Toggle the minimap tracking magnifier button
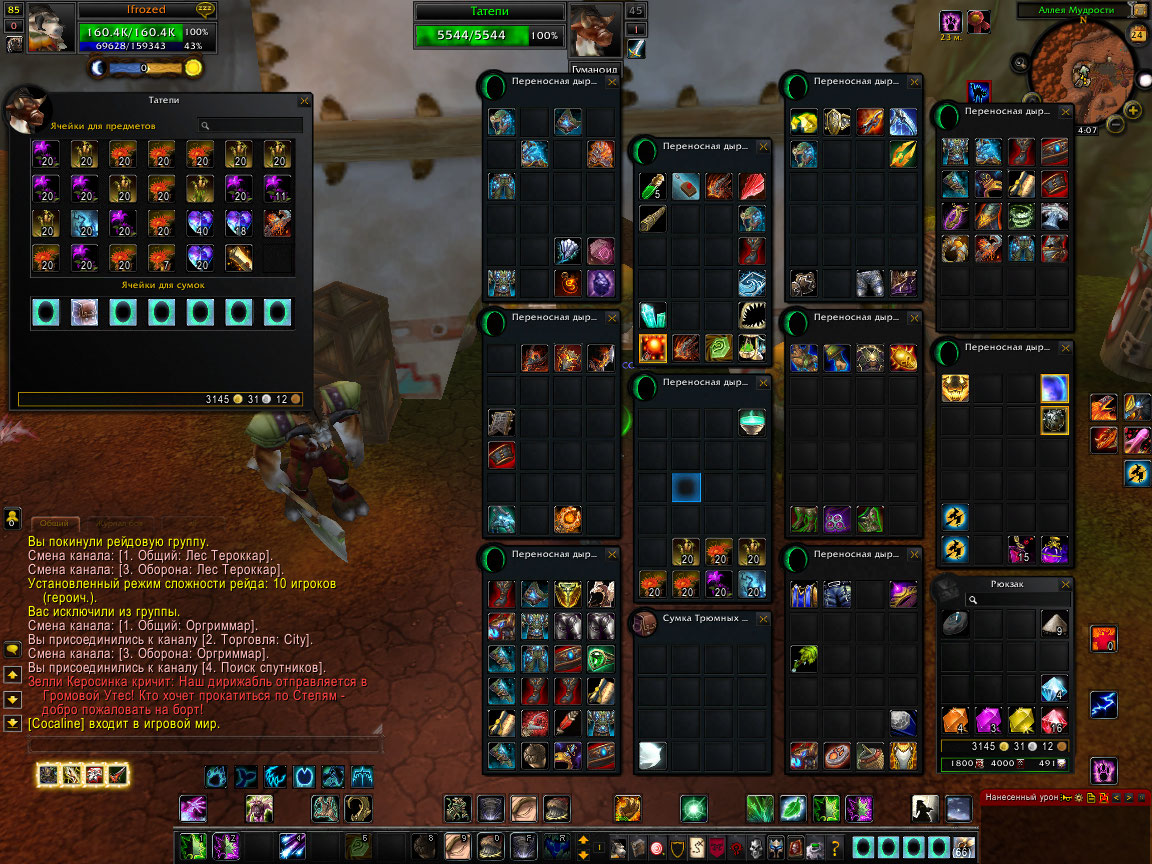This screenshot has width=1152, height=864. [x=1019, y=64]
